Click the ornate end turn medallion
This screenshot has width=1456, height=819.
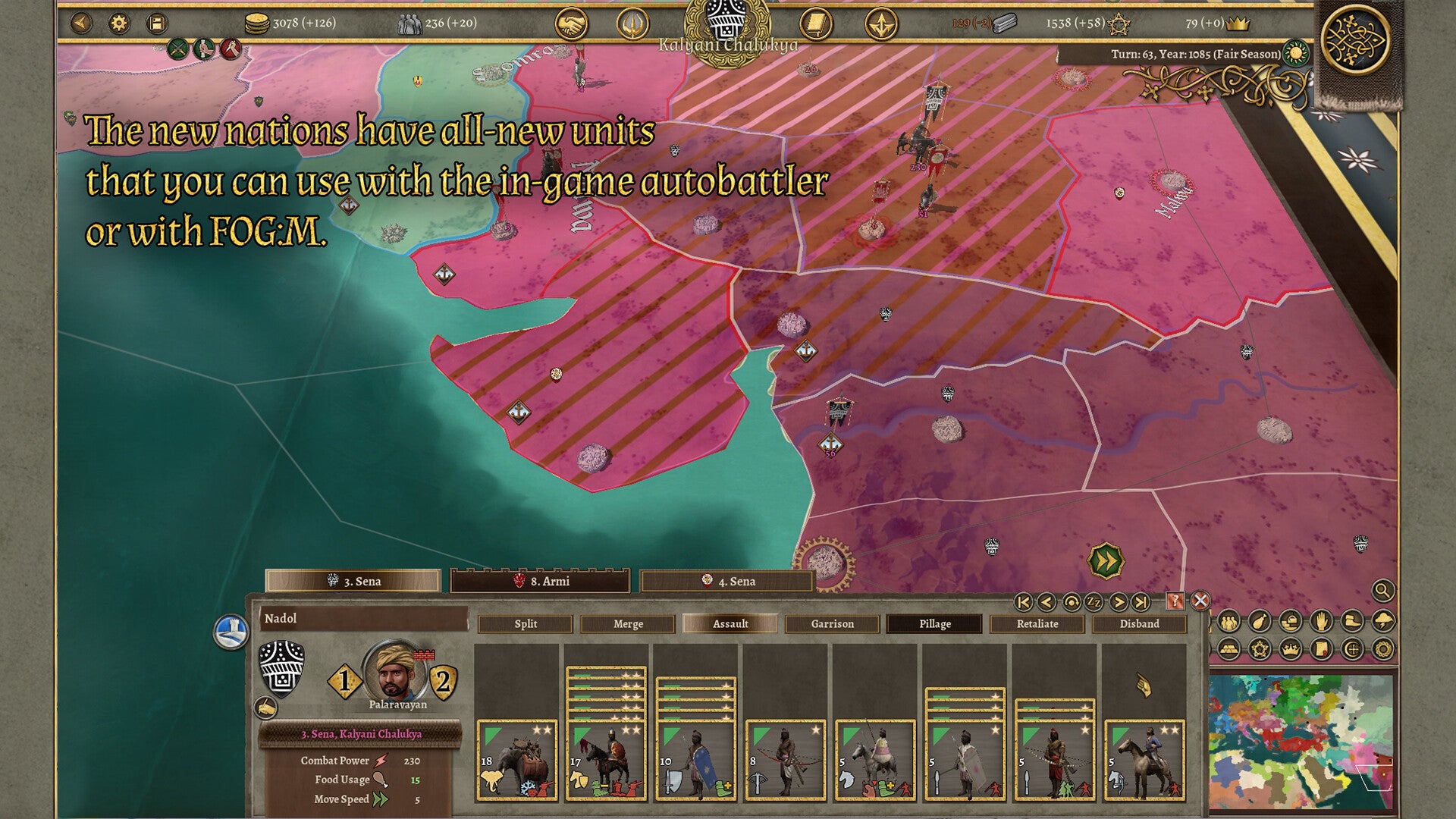(1354, 40)
